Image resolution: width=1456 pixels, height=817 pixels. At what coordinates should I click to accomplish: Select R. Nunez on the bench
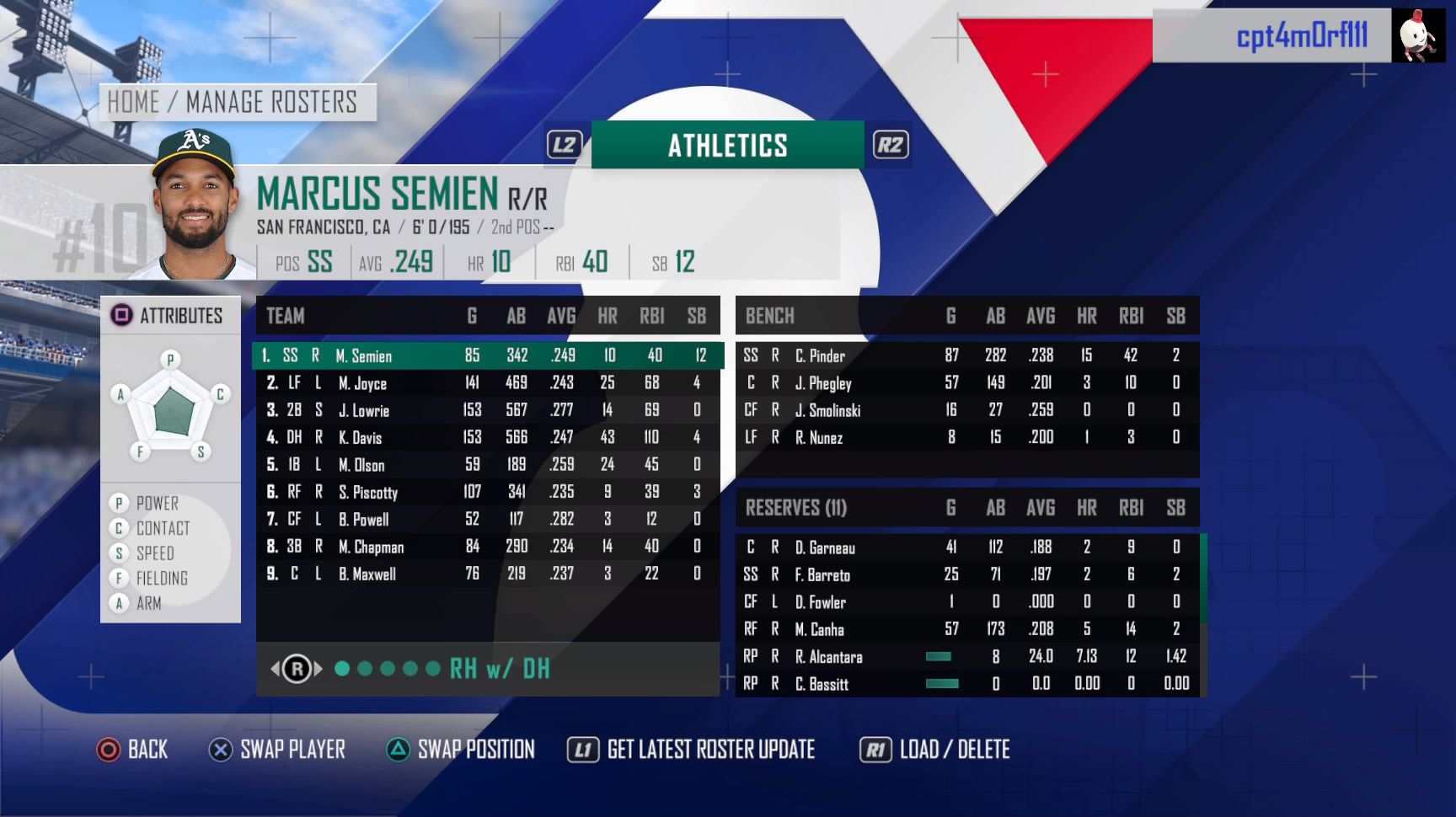coord(966,437)
